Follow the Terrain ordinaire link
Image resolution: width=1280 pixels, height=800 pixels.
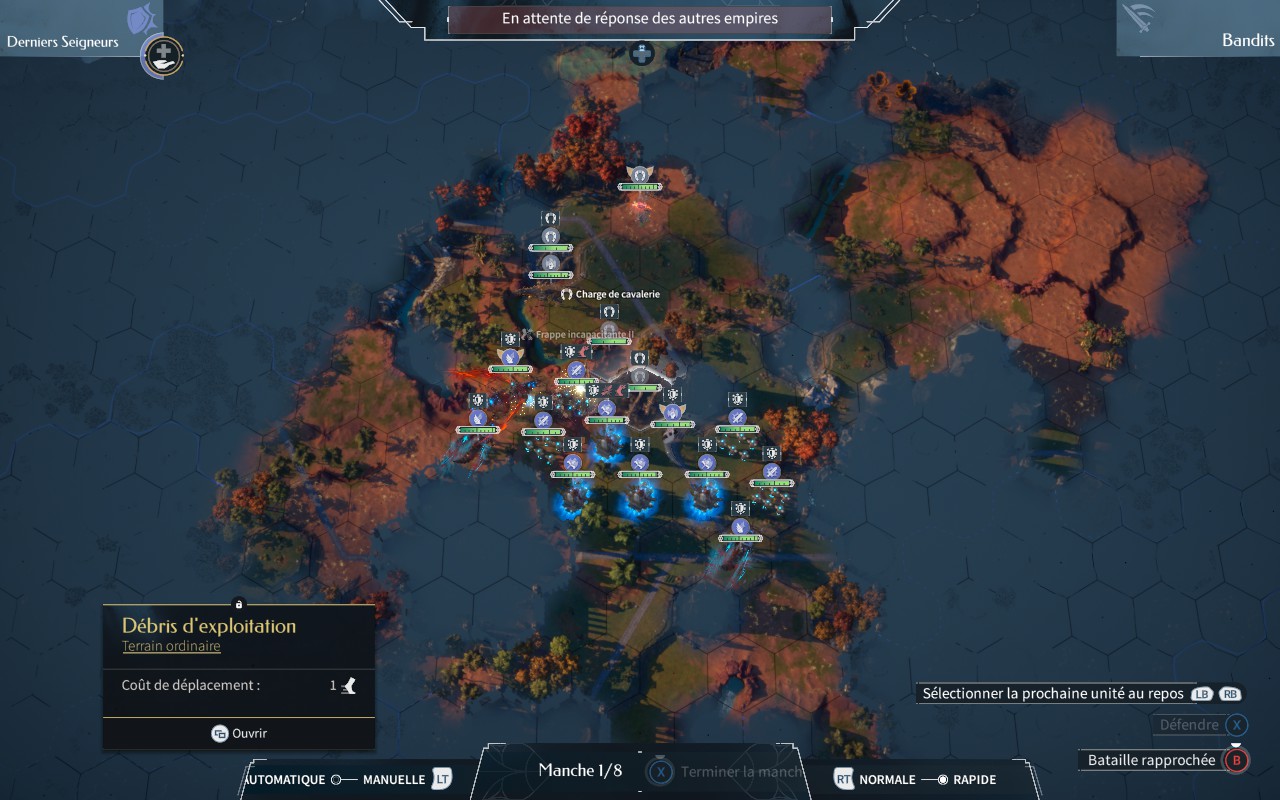tap(171, 646)
